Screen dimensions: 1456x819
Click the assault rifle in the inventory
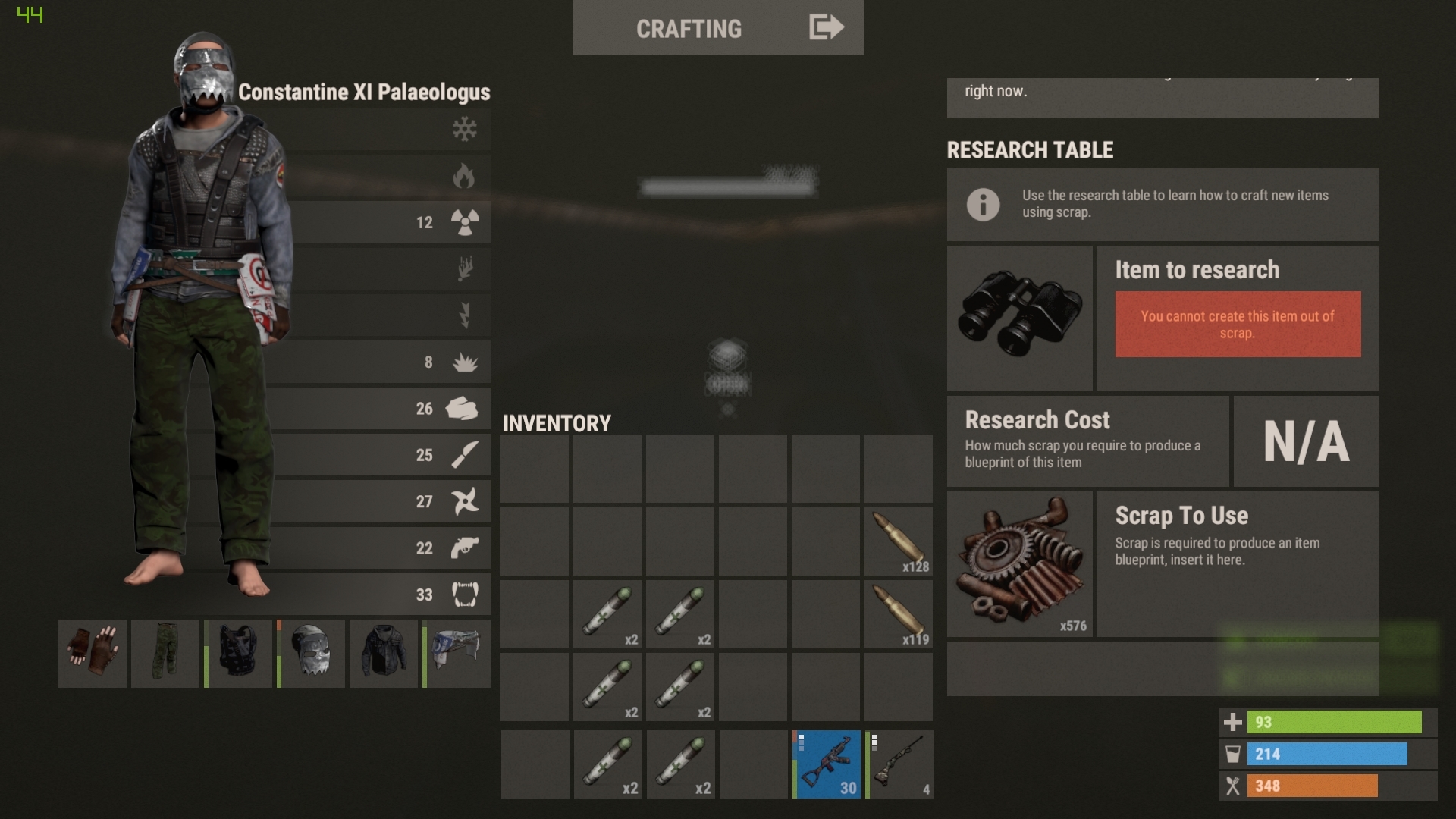coord(826,764)
